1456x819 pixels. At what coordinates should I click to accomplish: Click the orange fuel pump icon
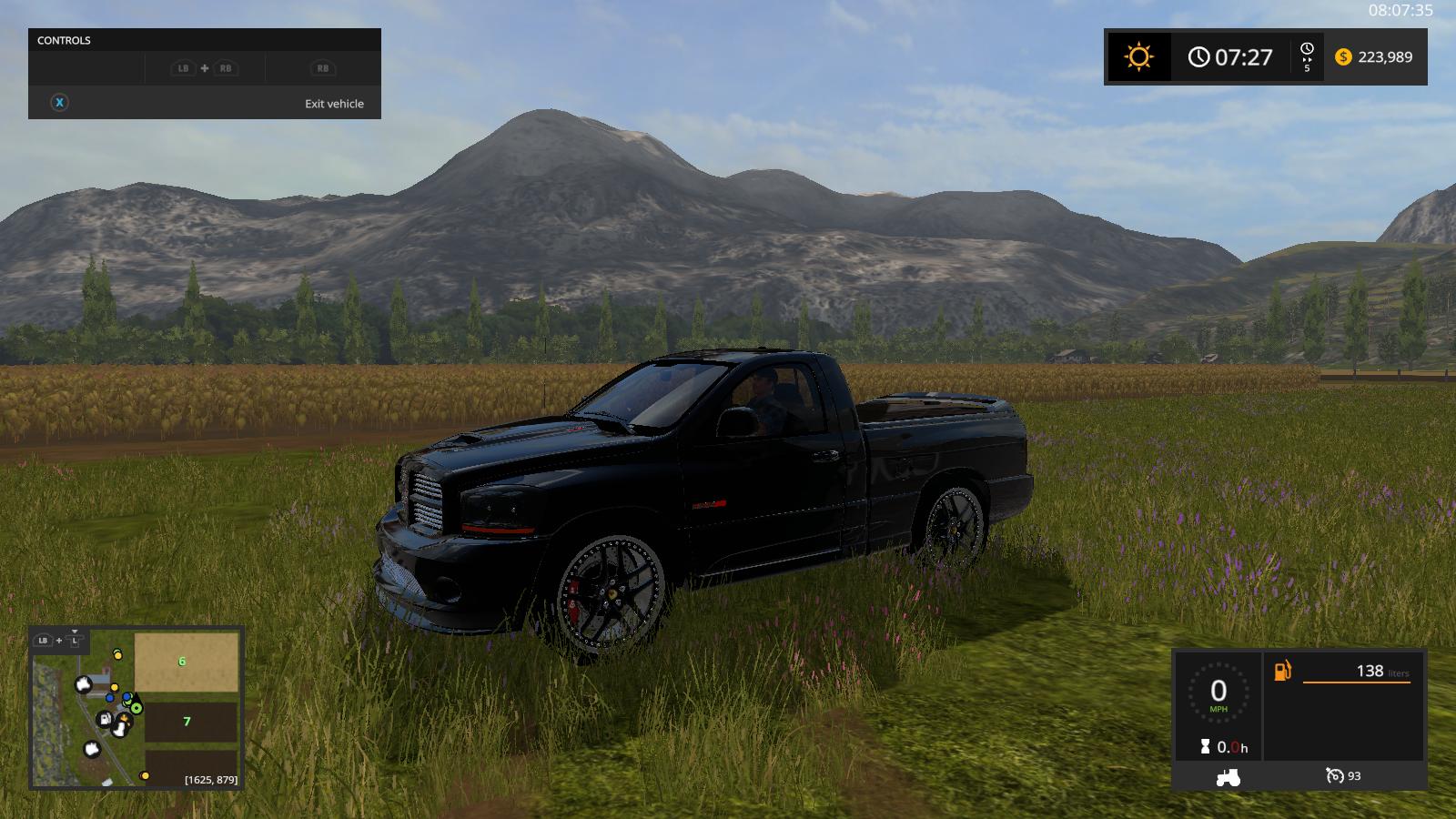pos(1282,671)
